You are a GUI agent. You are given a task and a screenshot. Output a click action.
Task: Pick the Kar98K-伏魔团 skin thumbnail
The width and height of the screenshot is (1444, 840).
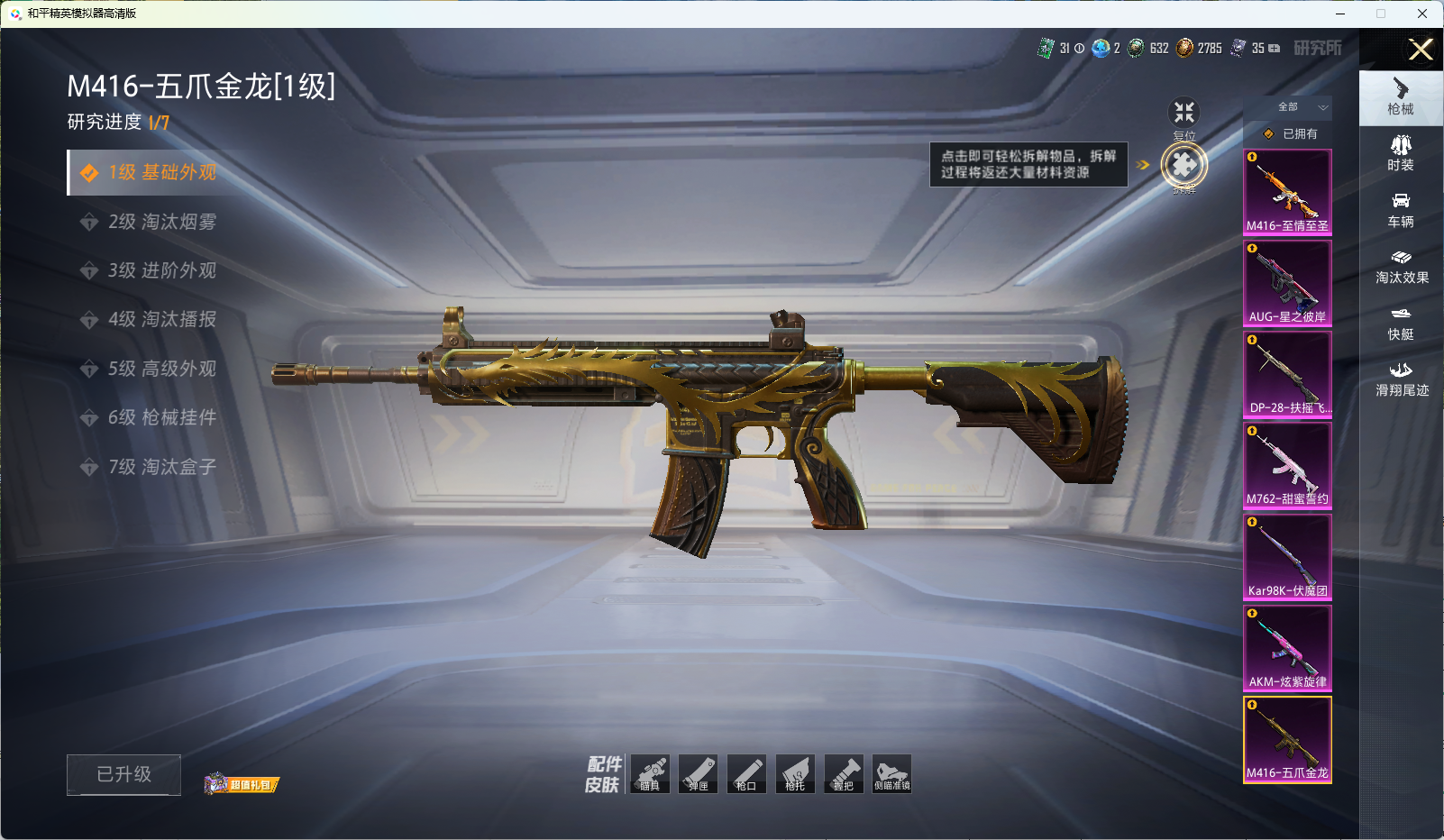1287,557
